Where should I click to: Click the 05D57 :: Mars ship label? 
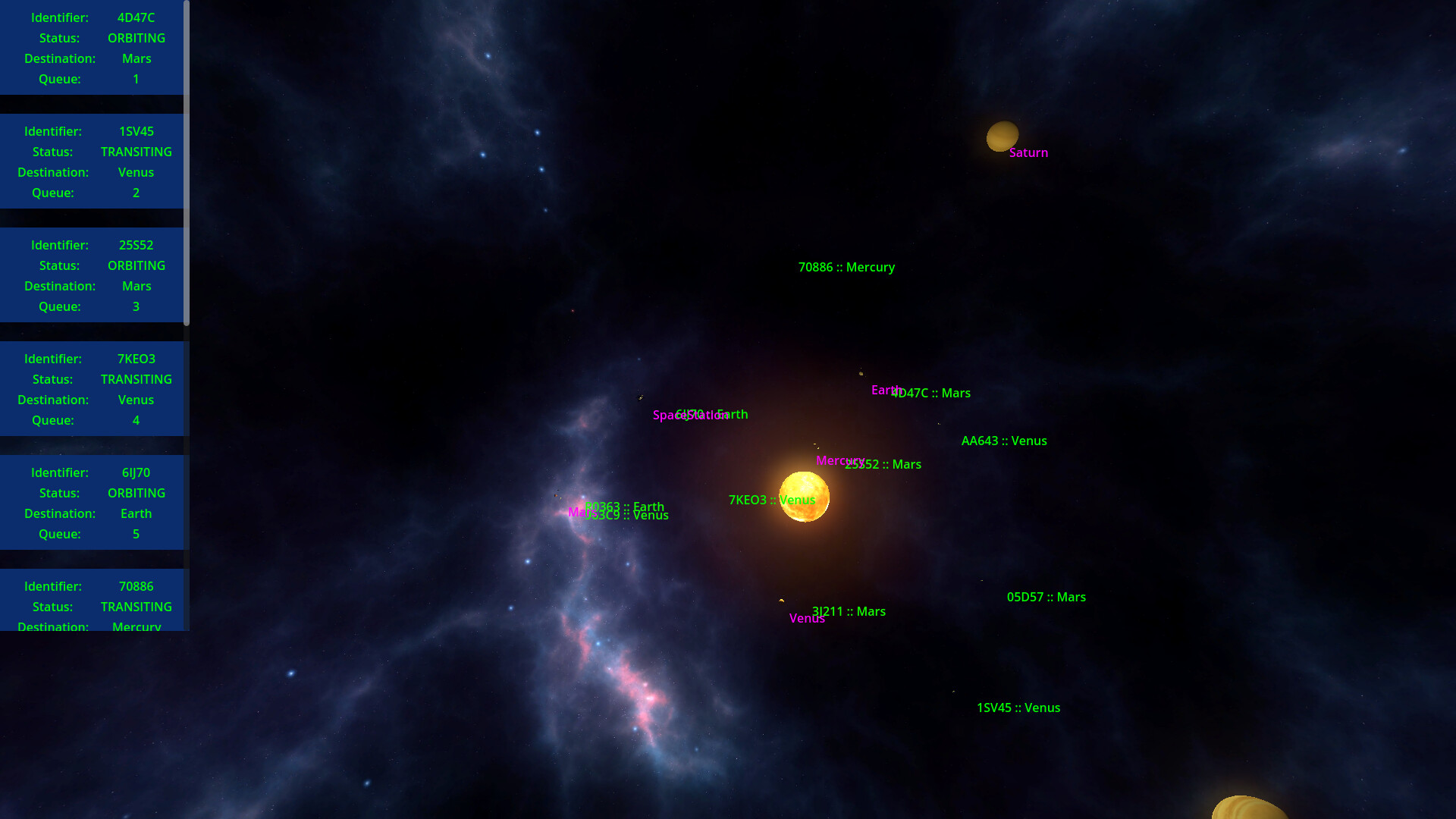(1046, 597)
